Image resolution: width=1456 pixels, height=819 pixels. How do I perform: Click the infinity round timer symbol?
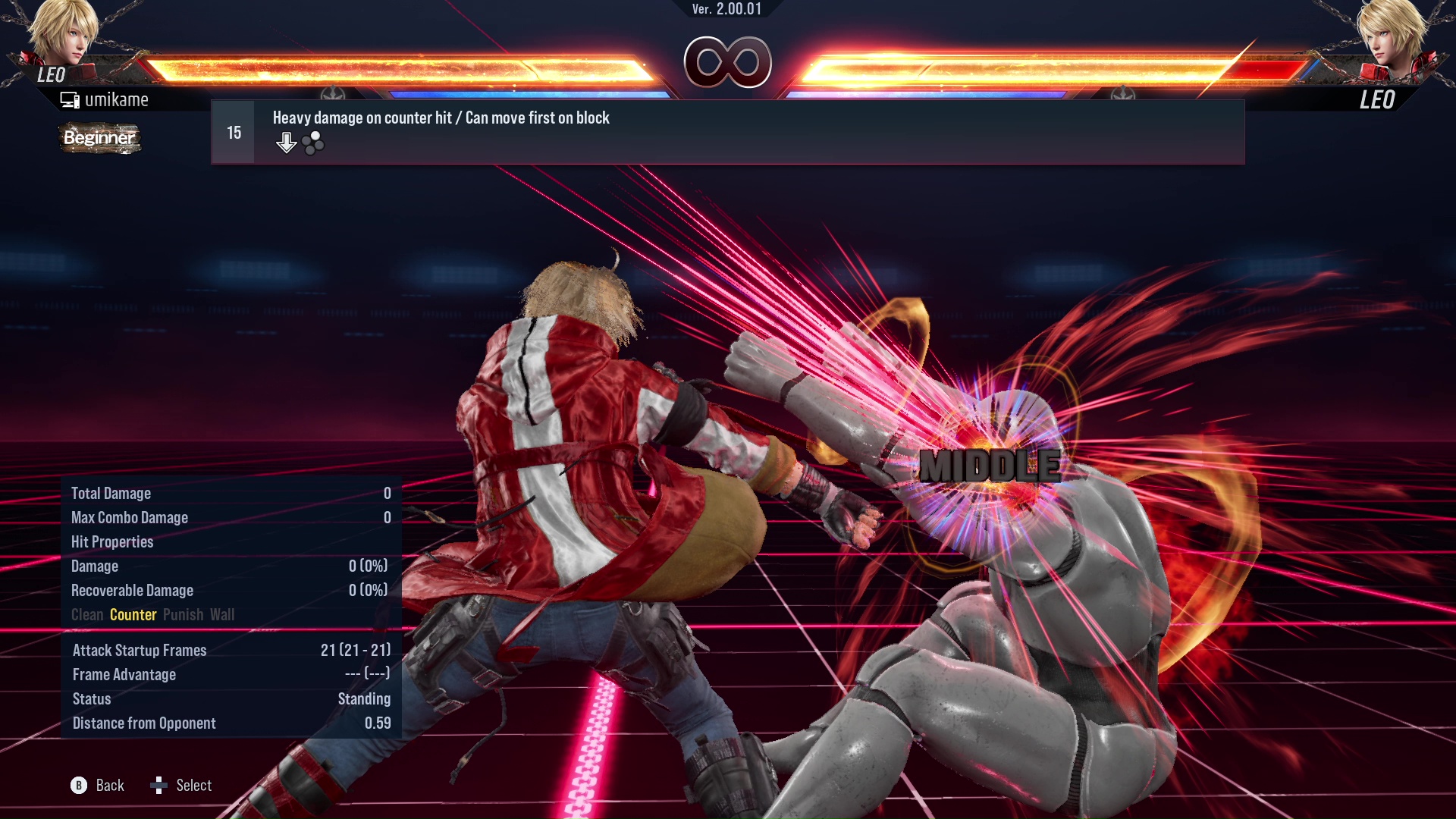pos(728,64)
